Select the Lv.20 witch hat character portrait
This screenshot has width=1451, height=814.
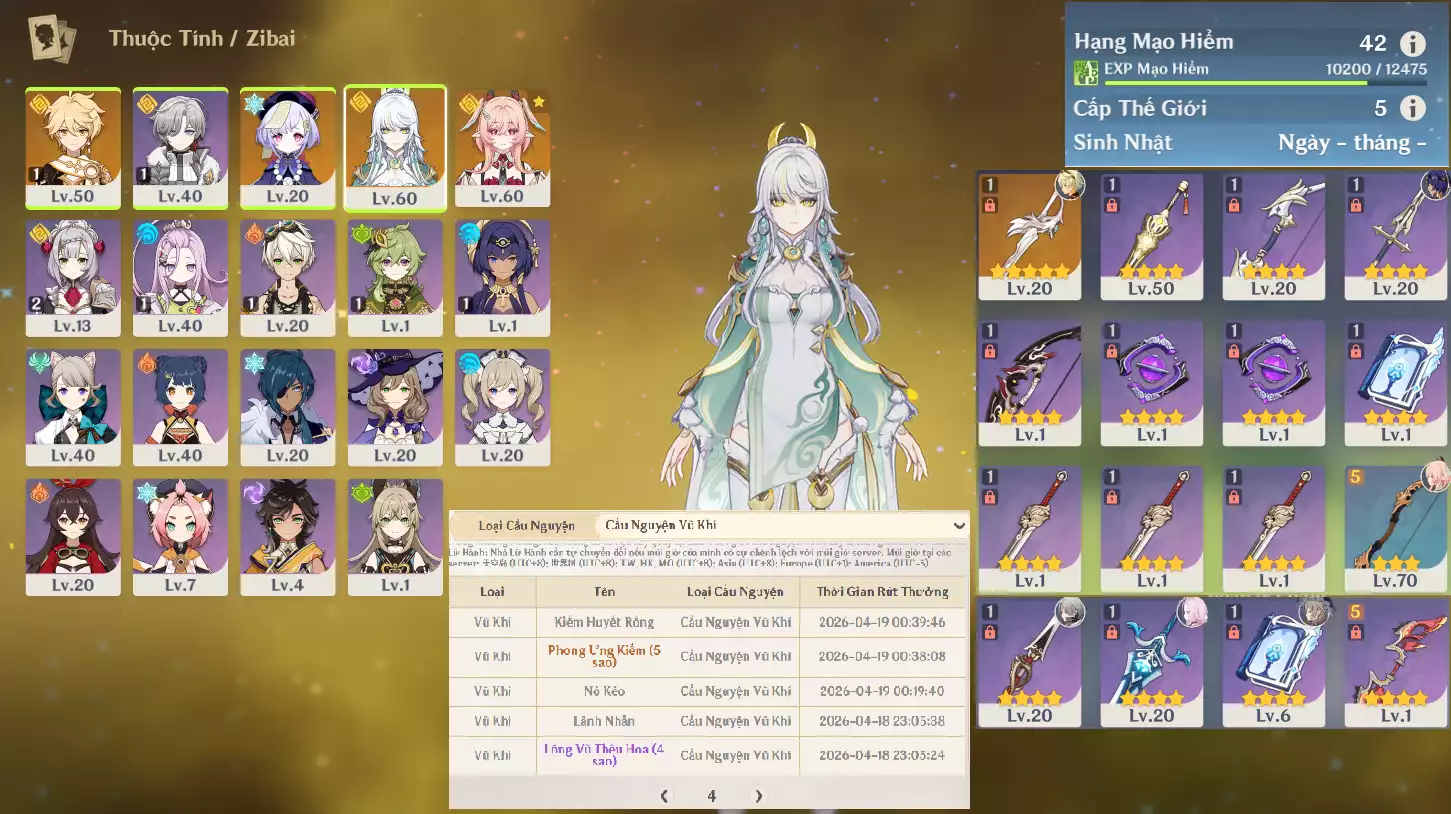(x=395, y=406)
